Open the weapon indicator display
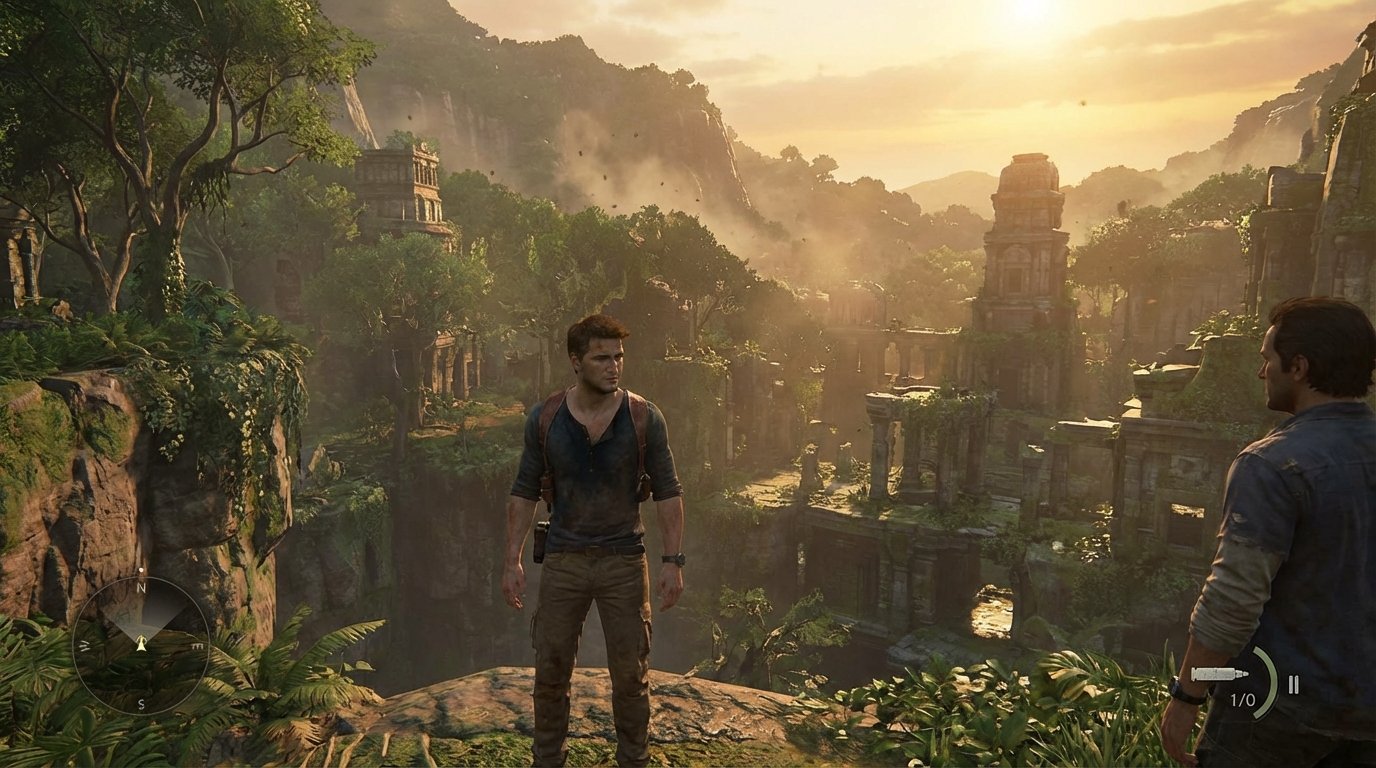The image size is (1376, 768). 1219,674
